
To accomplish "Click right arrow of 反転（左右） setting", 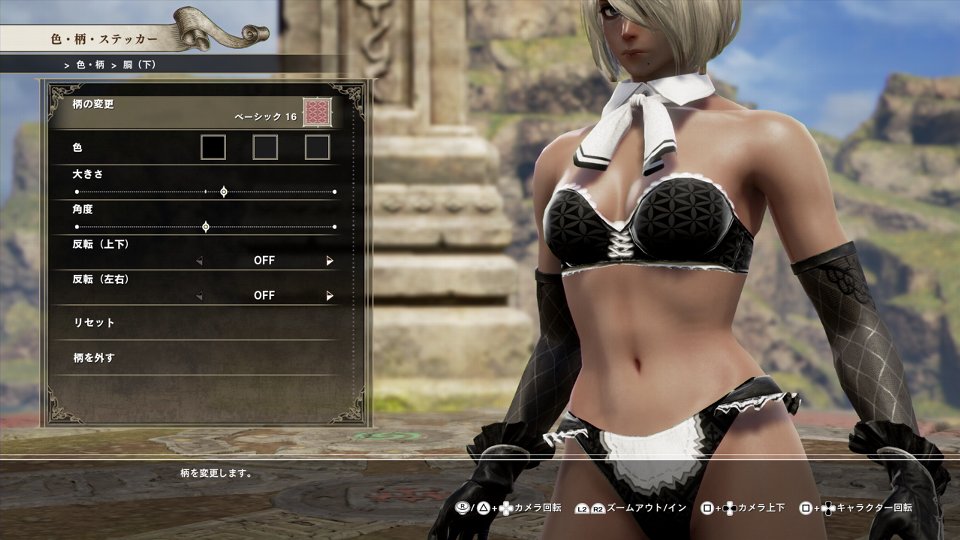I will tap(329, 296).
